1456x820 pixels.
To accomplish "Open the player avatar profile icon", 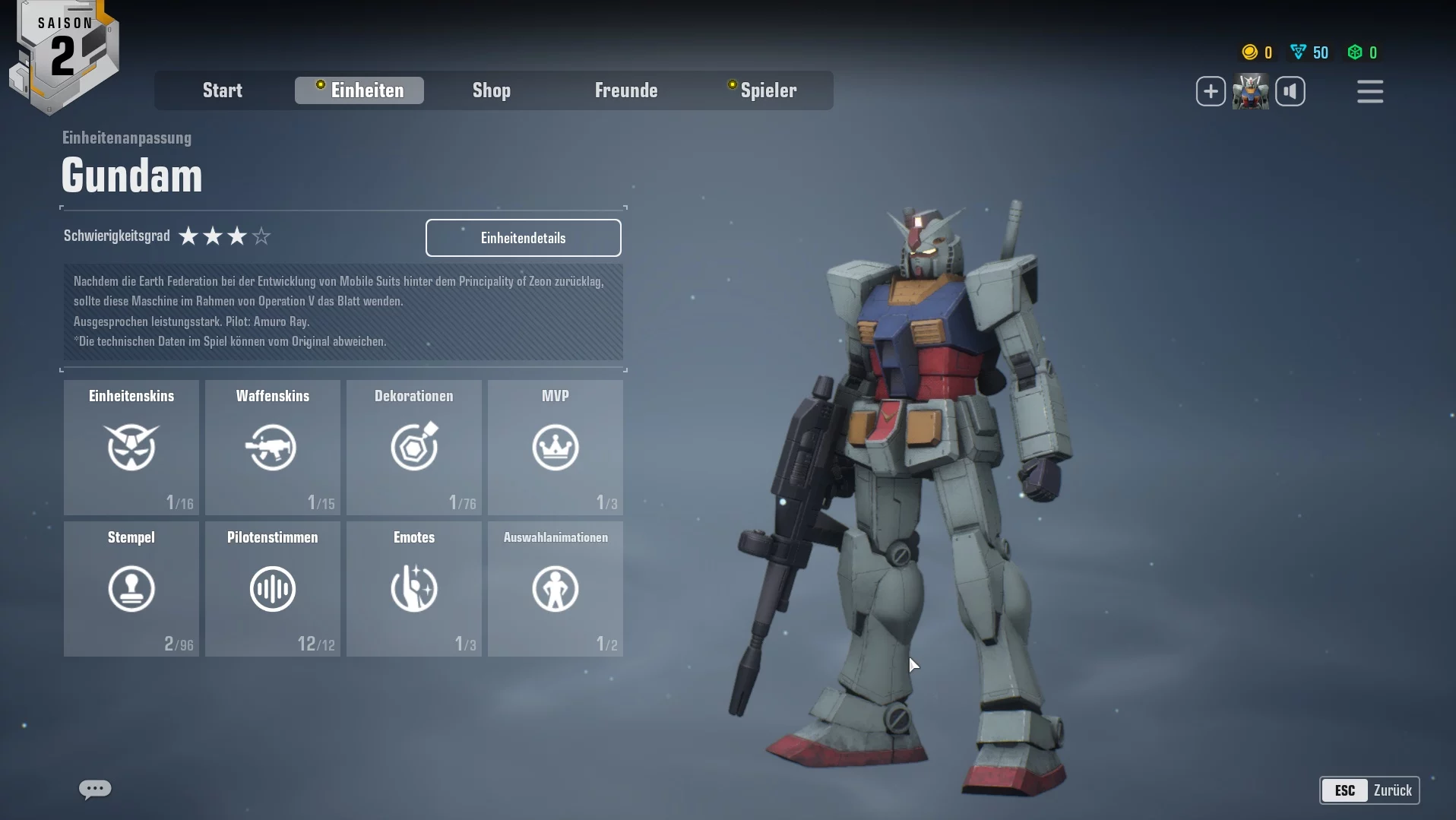I will click(1250, 92).
